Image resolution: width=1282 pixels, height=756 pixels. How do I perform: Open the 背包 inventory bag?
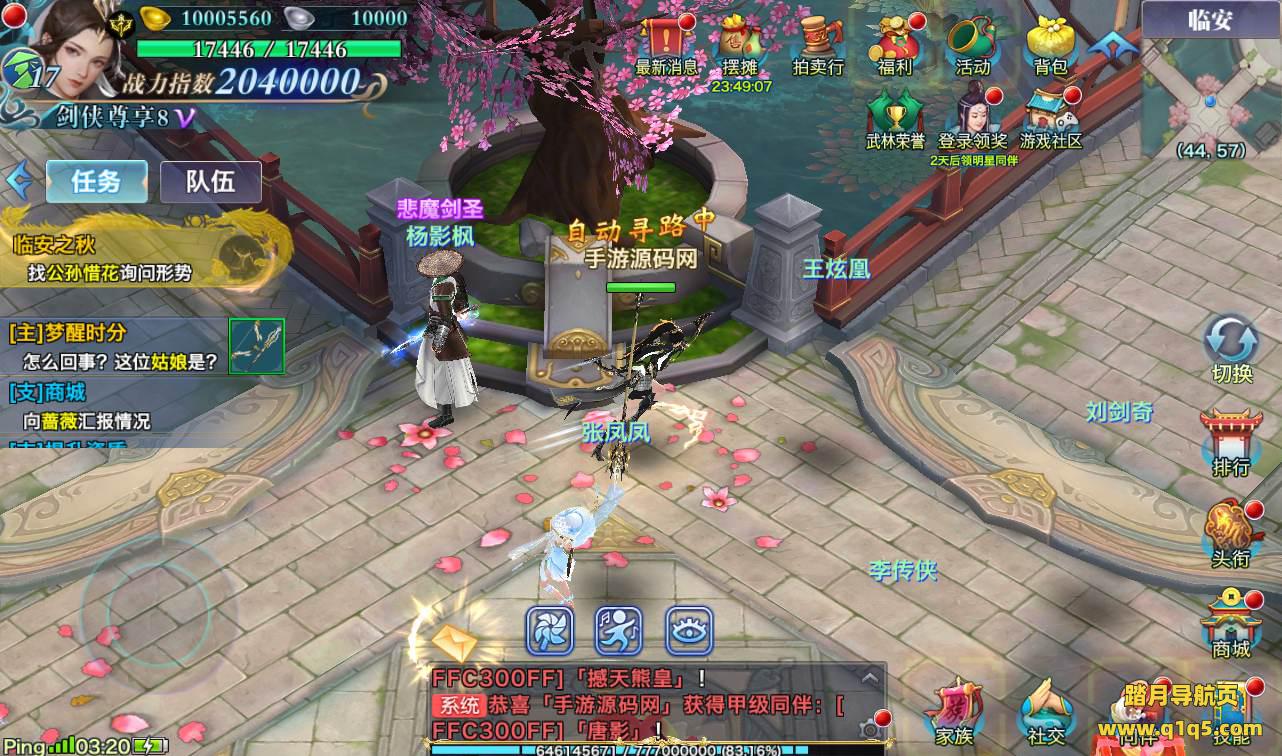[1050, 42]
